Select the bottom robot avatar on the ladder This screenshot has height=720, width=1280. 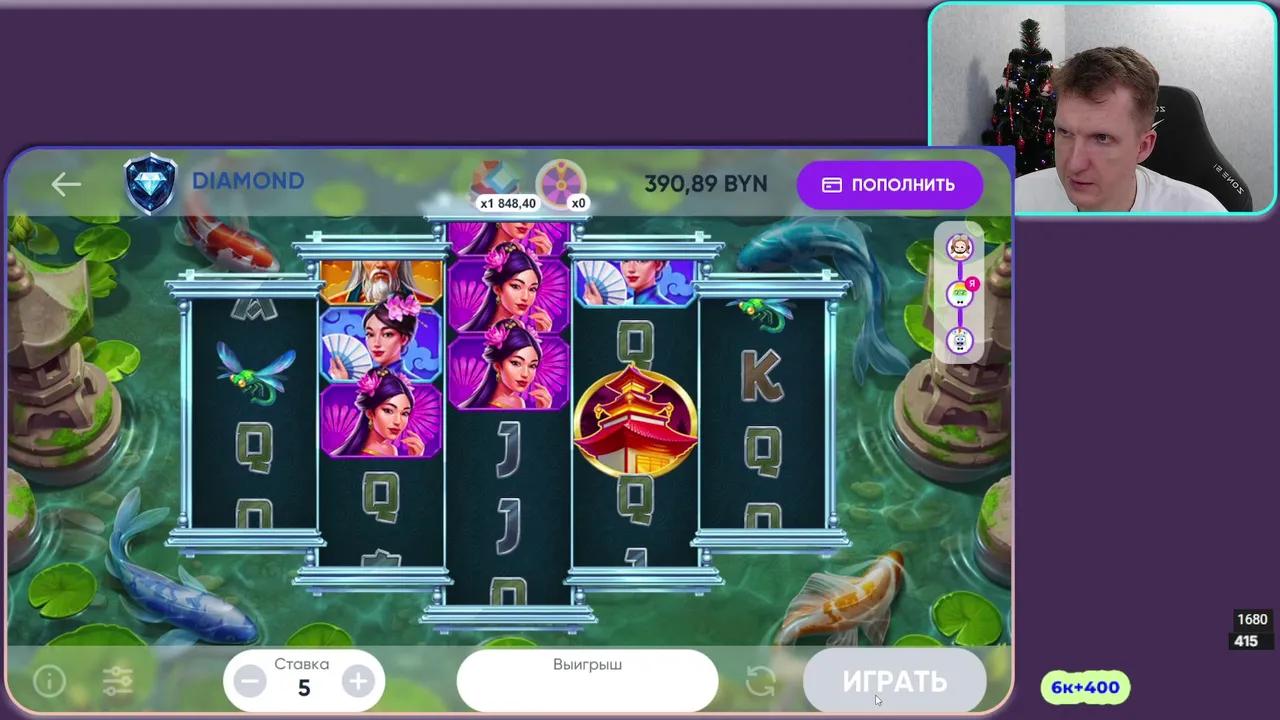(959, 342)
